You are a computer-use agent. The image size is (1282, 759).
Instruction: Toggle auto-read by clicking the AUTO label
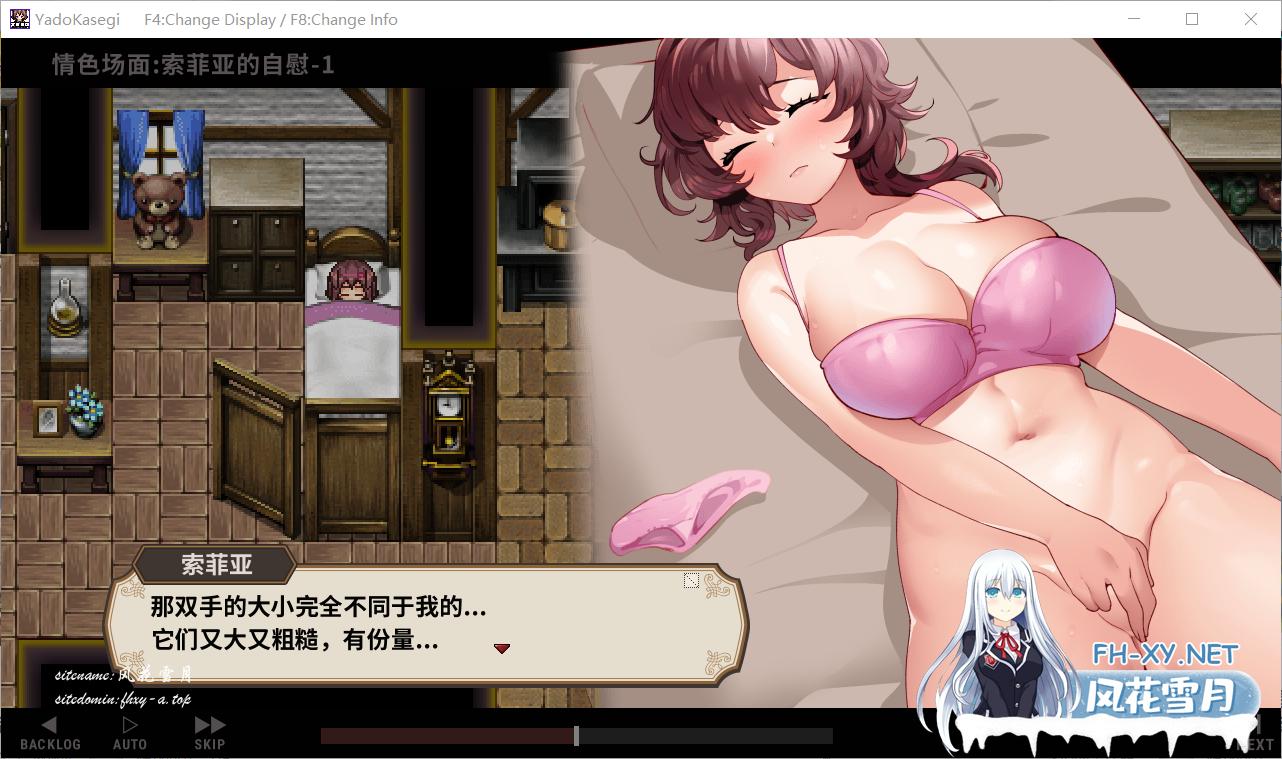click(128, 744)
